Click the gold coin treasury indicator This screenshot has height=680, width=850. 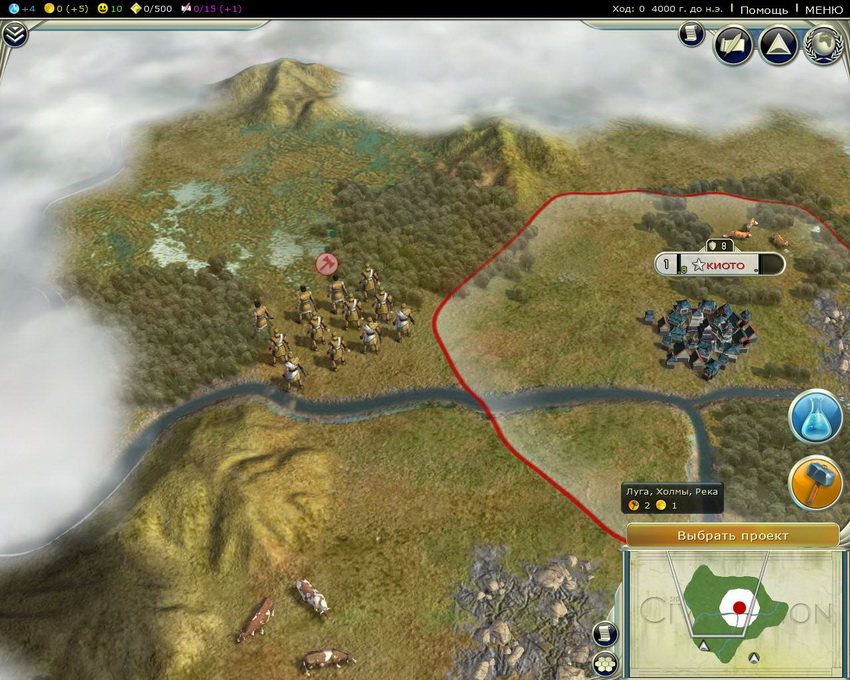coord(49,9)
